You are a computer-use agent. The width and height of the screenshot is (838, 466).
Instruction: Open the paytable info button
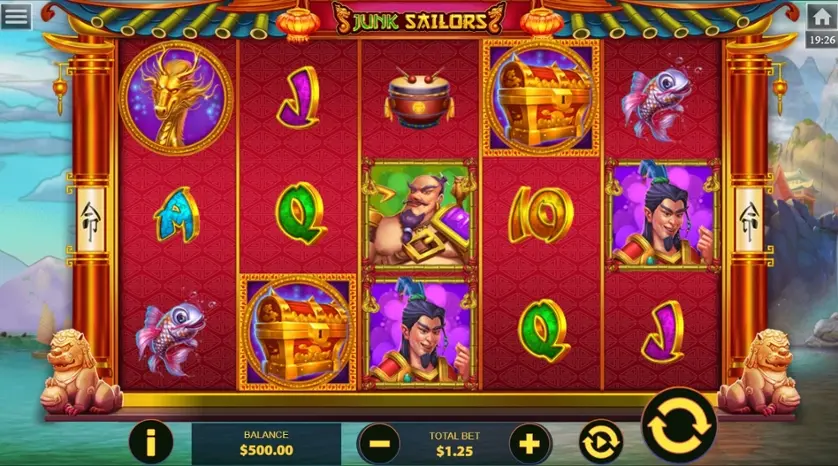(151, 441)
